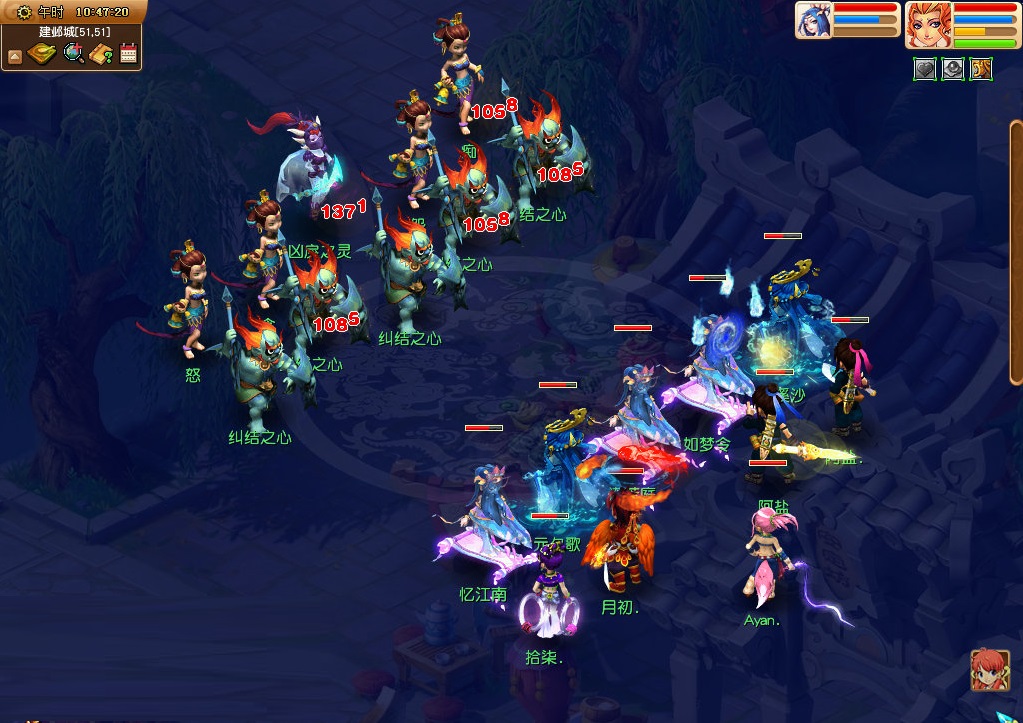The image size is (1023, 723).
Task: Open the orange-haired character portrait
Action: 927,24
